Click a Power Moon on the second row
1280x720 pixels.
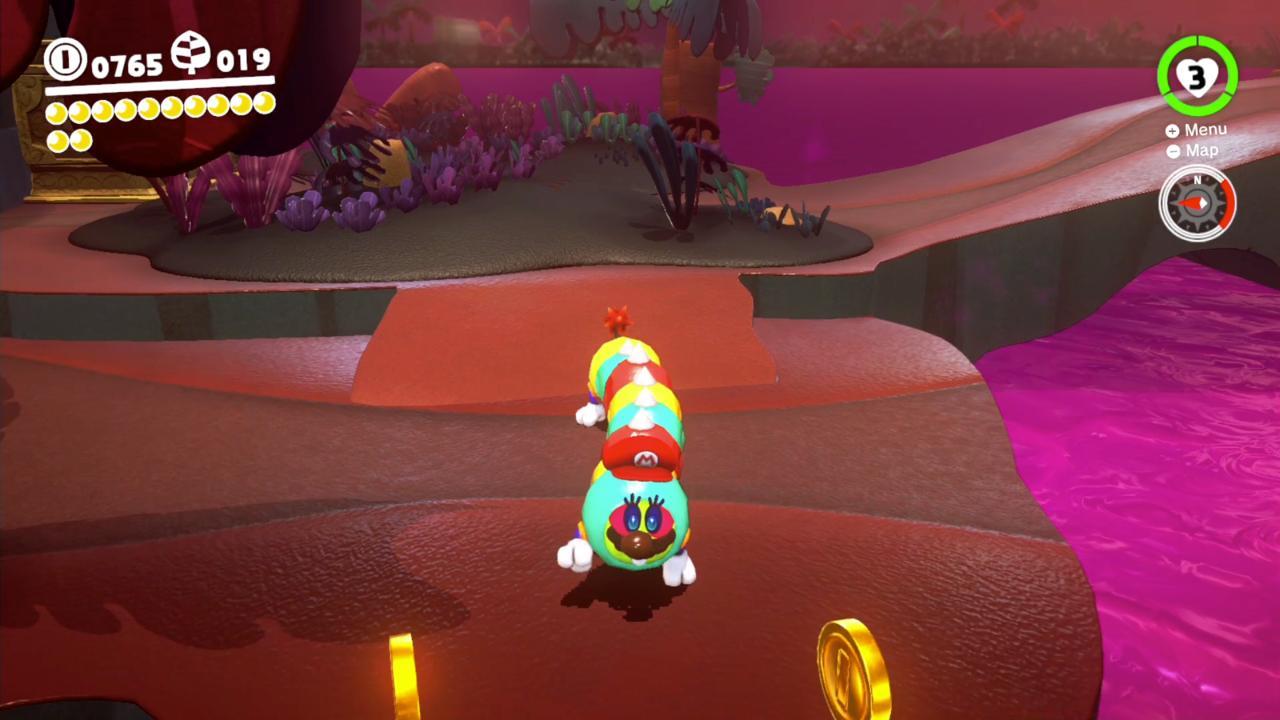[56, 139]
